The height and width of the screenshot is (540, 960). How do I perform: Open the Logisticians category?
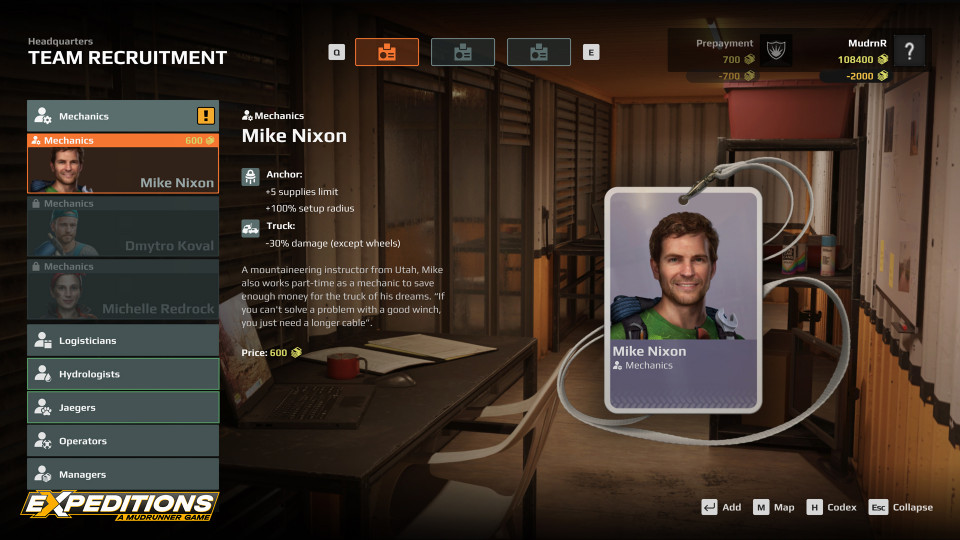[122, 341]
